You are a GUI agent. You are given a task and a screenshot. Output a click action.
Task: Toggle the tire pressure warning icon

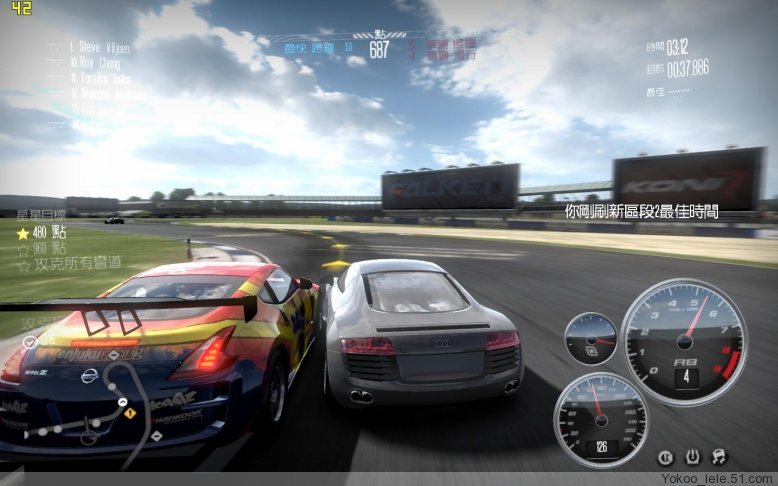tap(691, 457)
